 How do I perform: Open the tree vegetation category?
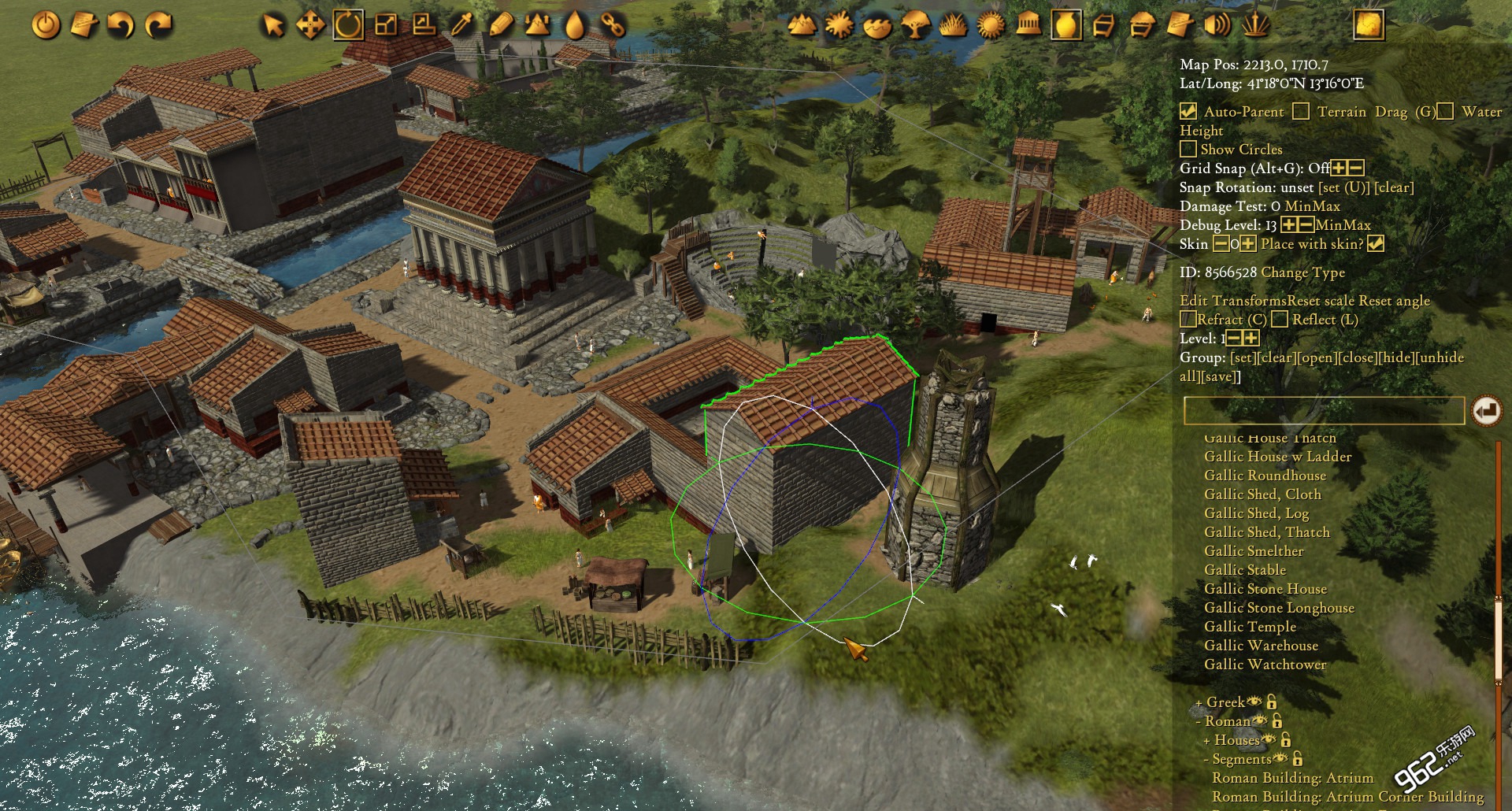pos(915,25)
